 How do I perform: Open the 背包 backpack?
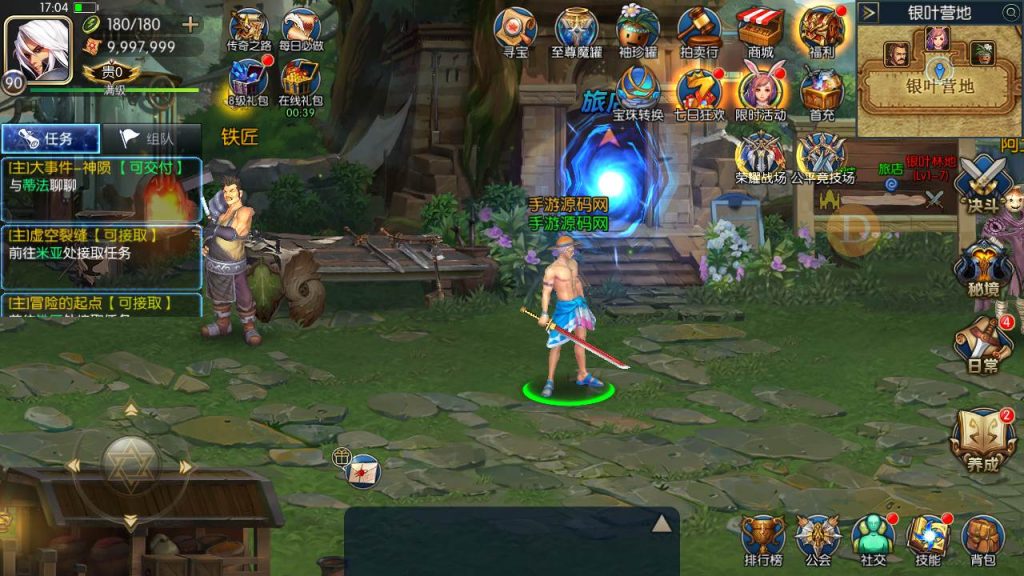(982, 541)
